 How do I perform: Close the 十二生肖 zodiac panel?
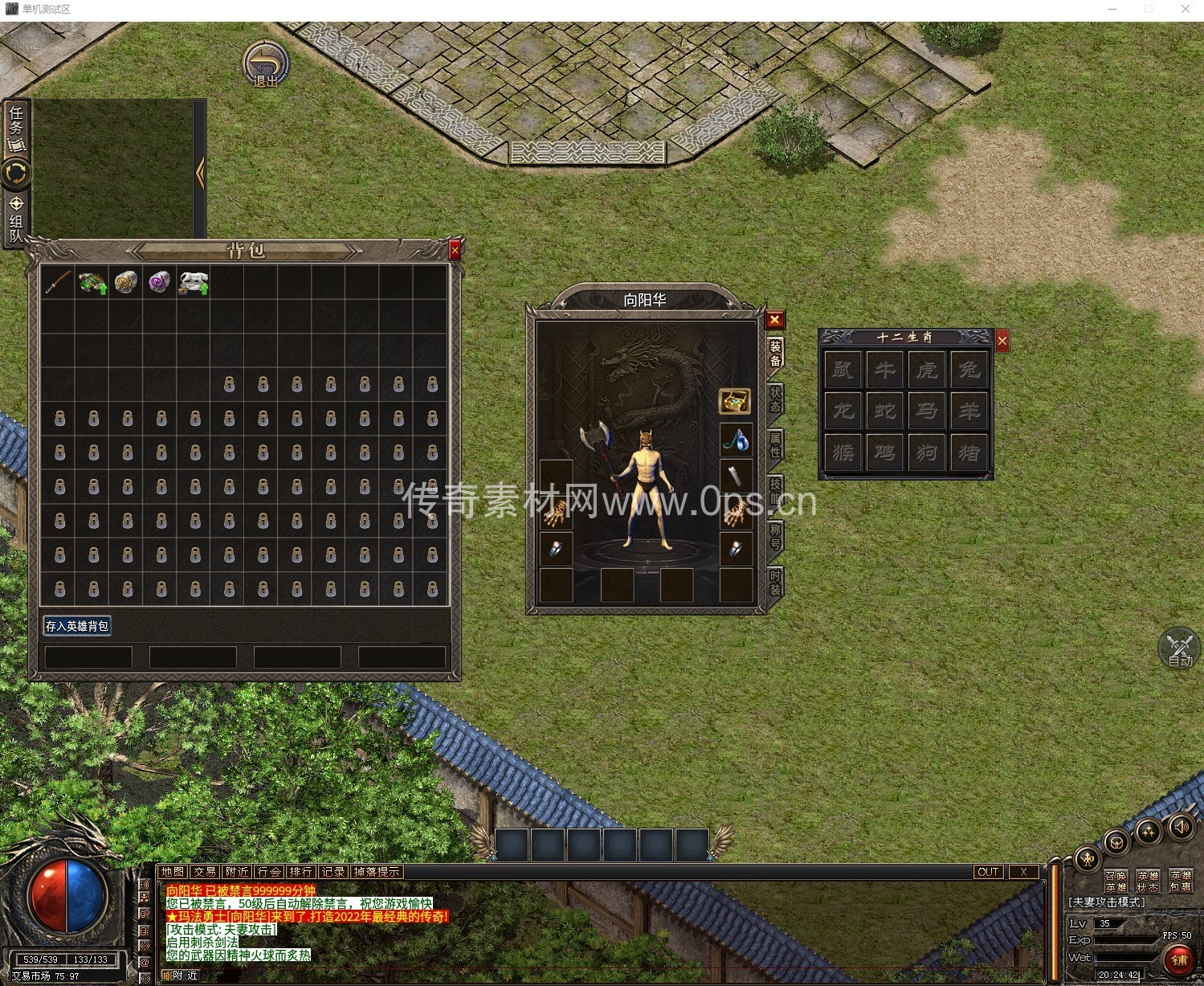1002,342
